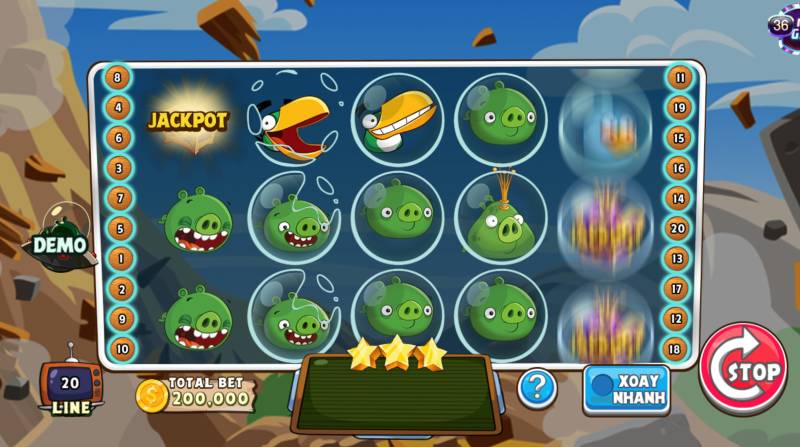Viewport: 800px width, 447px height.
Task: Choose payline number 10 marker
Action: coord(119,349)
